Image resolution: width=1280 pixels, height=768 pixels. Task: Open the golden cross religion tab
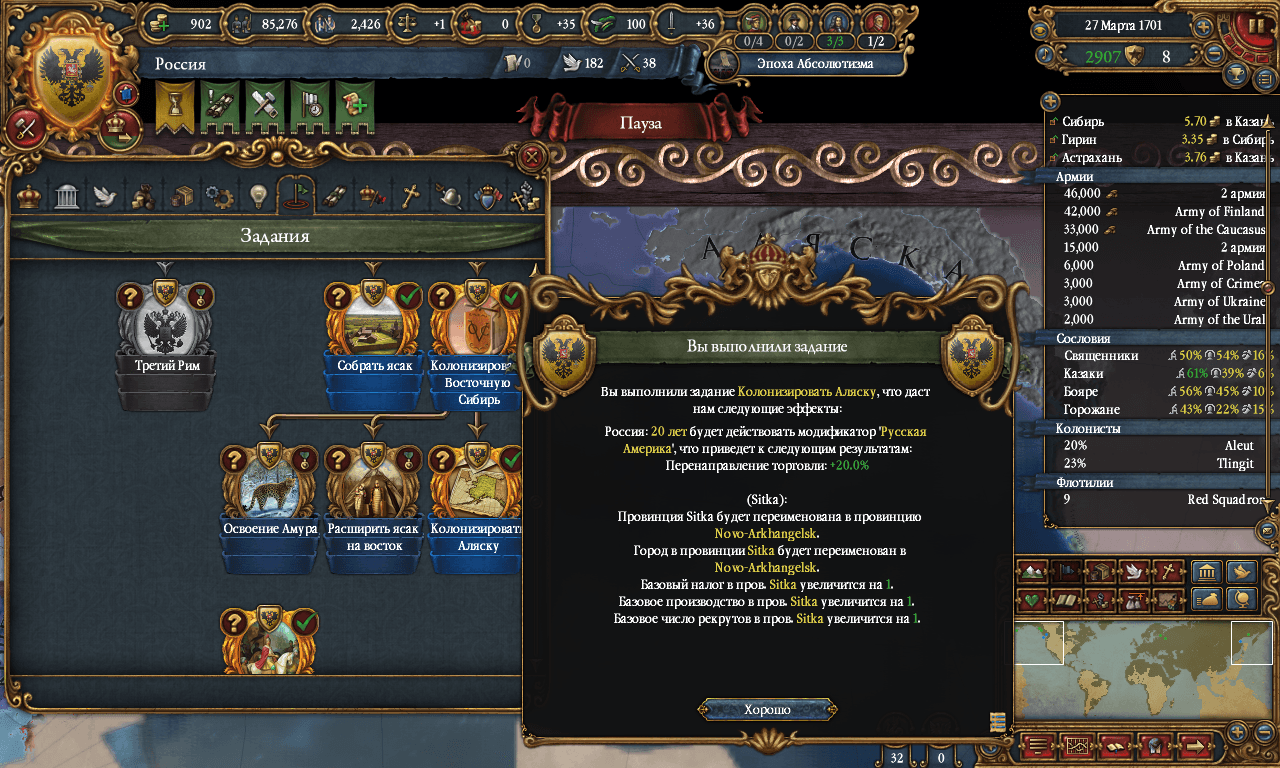[x=410, y=196]
